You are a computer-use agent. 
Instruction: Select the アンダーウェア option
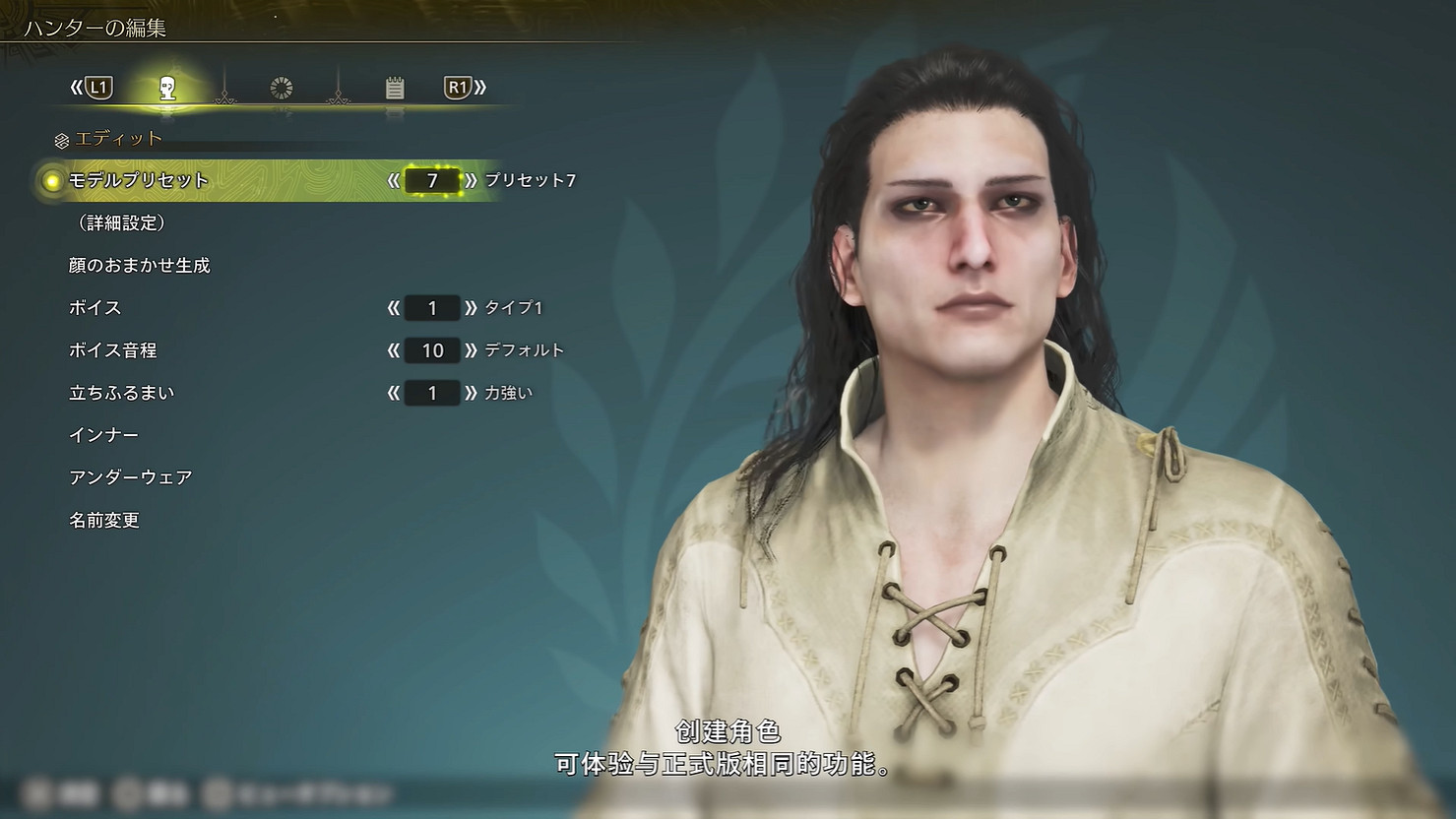(x=131, y=477)
